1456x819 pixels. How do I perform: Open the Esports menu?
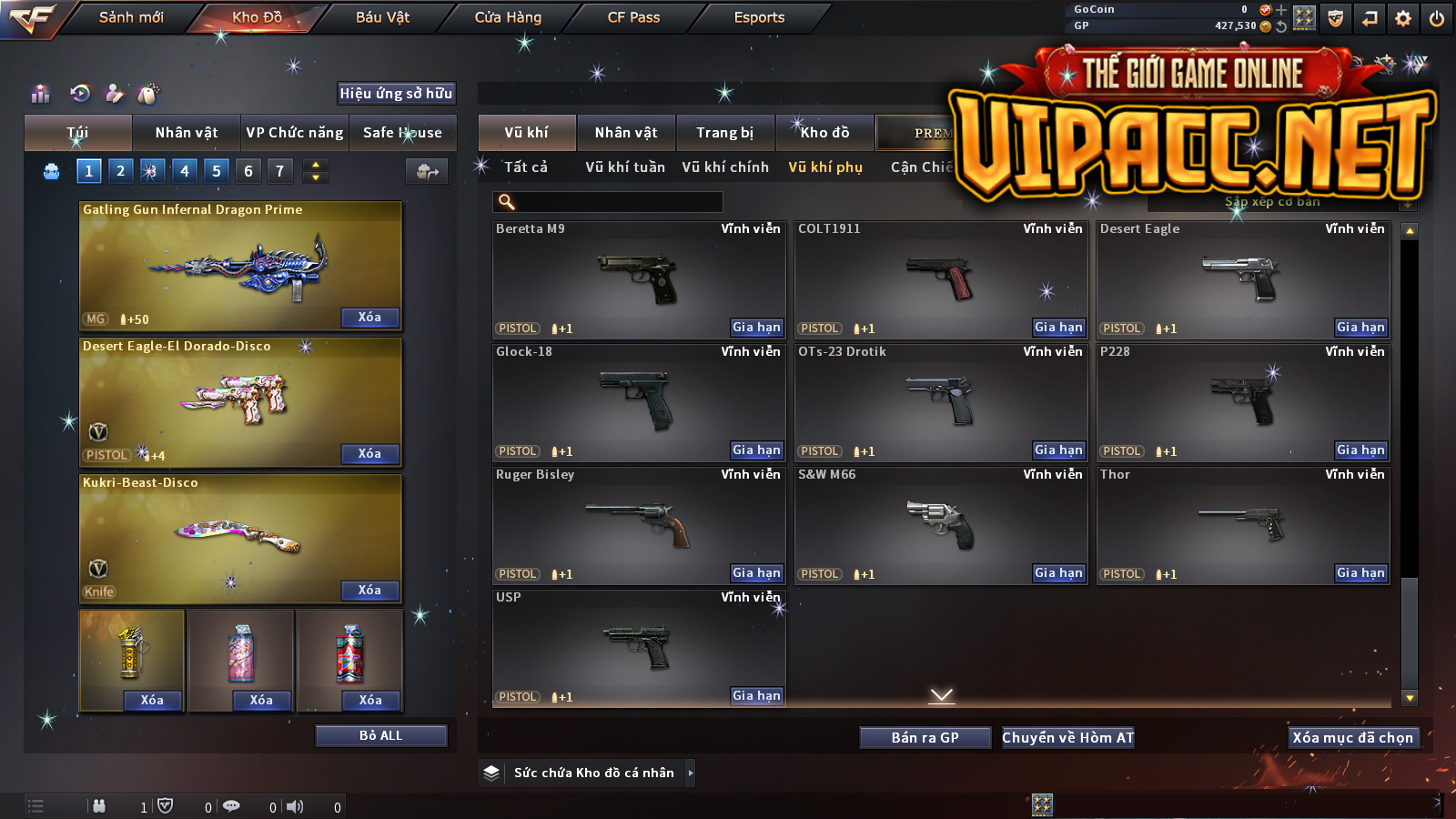coord(759,17)
